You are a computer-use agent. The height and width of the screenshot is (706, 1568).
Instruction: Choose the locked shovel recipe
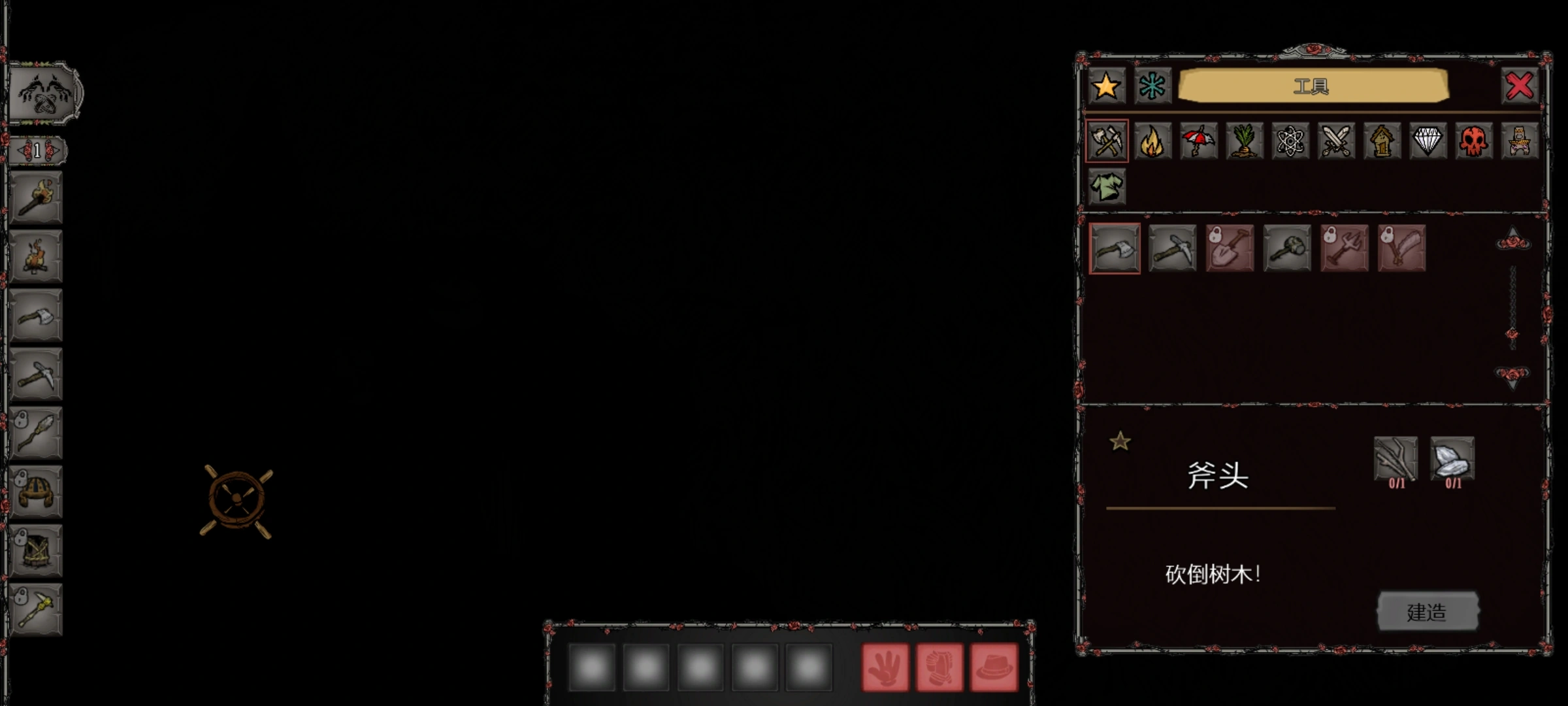click(1230, 248)
